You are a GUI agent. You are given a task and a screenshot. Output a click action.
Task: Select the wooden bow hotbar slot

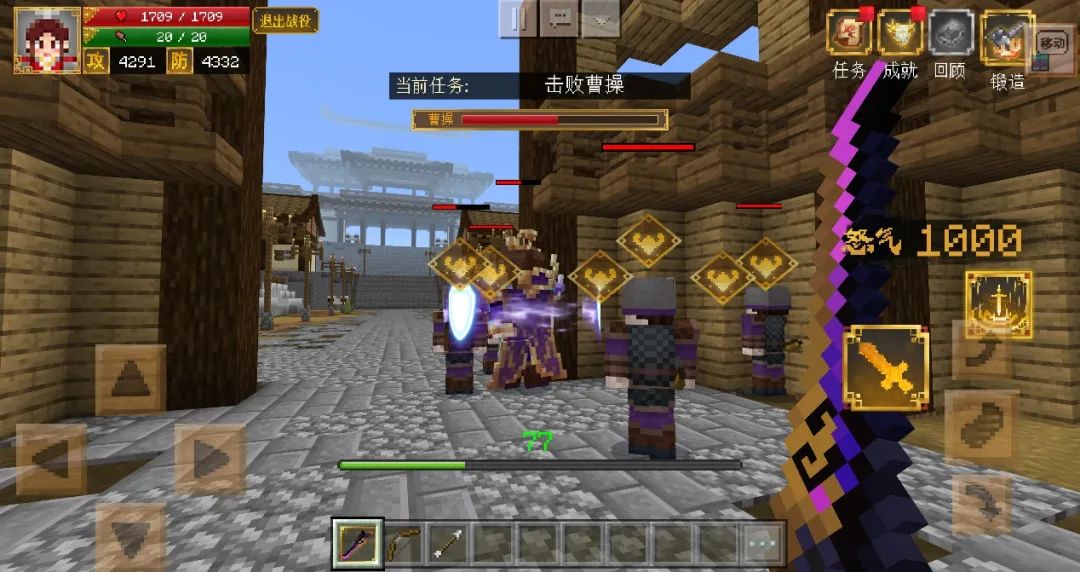(x=402, y=543)
